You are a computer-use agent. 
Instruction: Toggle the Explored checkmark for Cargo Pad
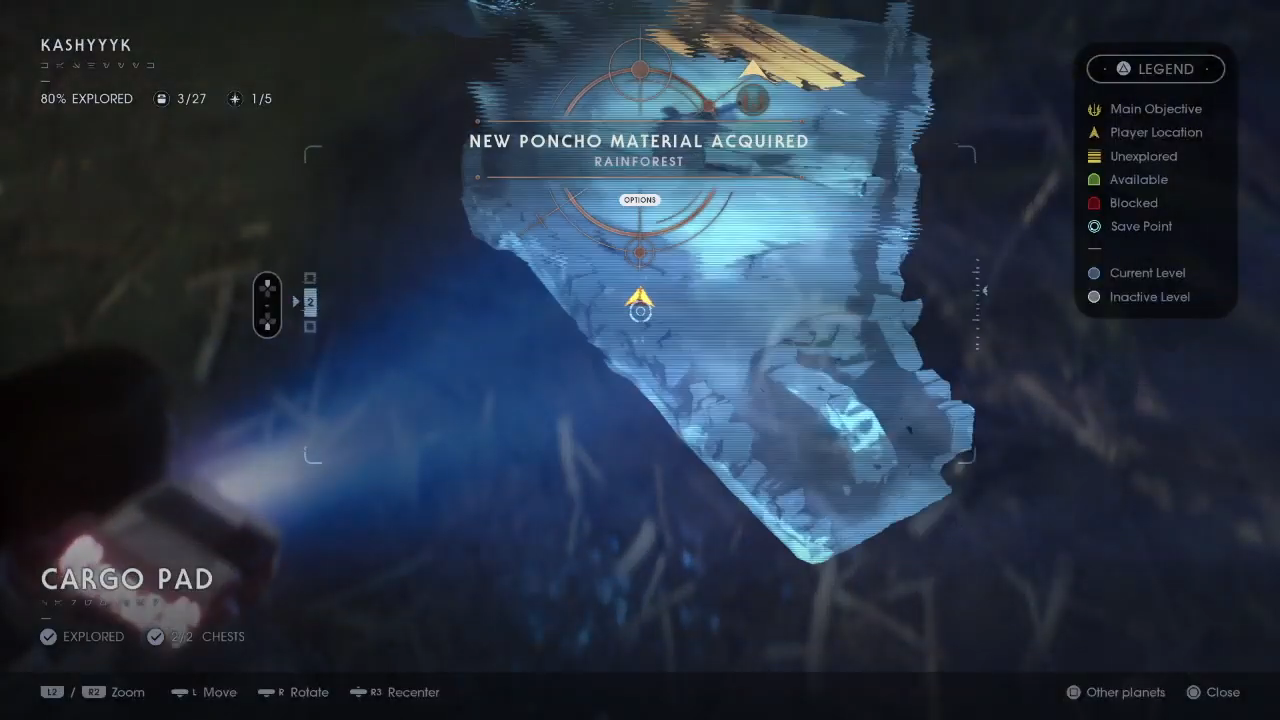click(x=48, y=636)
